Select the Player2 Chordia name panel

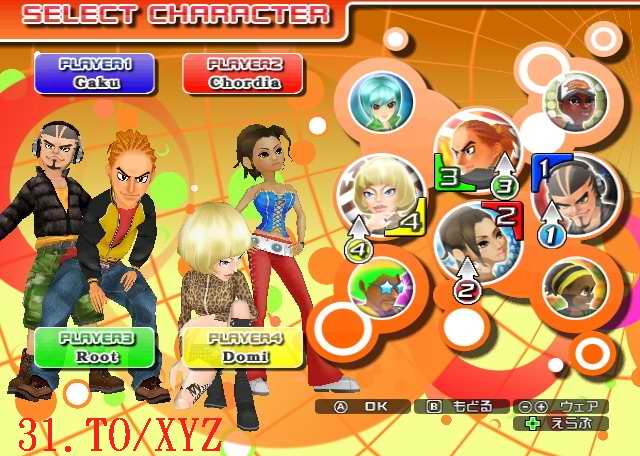click(245, 73)
